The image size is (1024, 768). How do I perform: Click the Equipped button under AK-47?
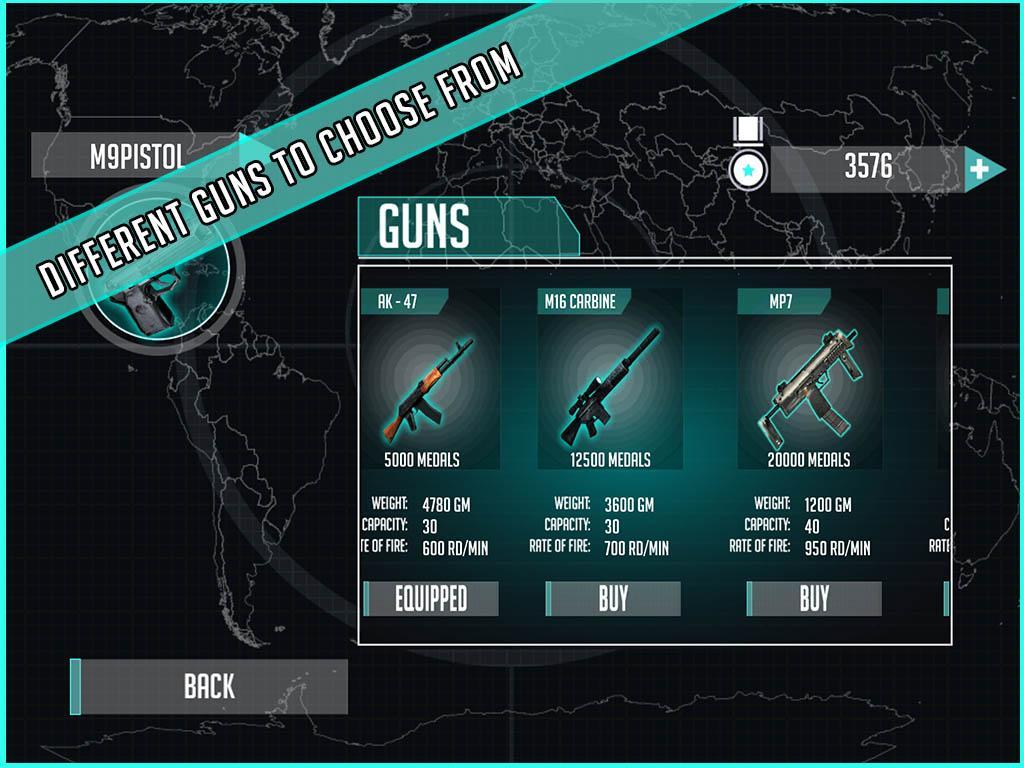point(431,598)
